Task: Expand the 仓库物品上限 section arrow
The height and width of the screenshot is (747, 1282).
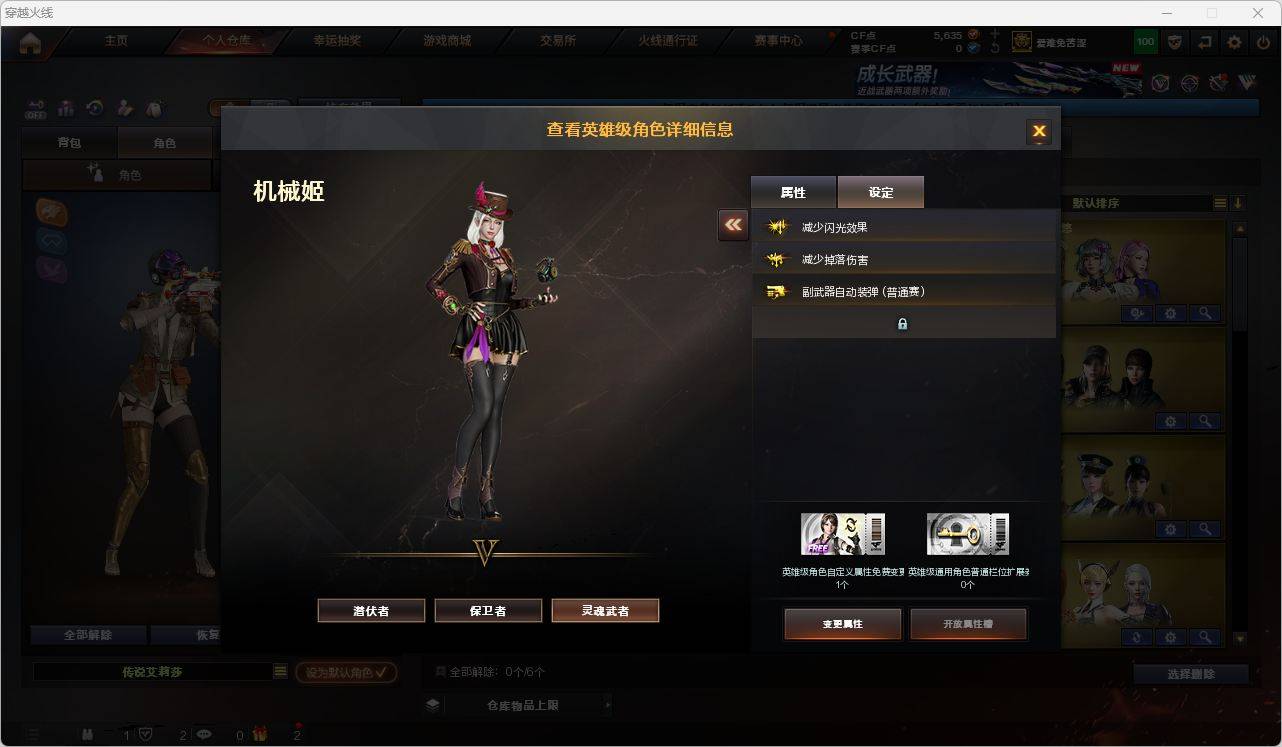Action: point(608,704)
